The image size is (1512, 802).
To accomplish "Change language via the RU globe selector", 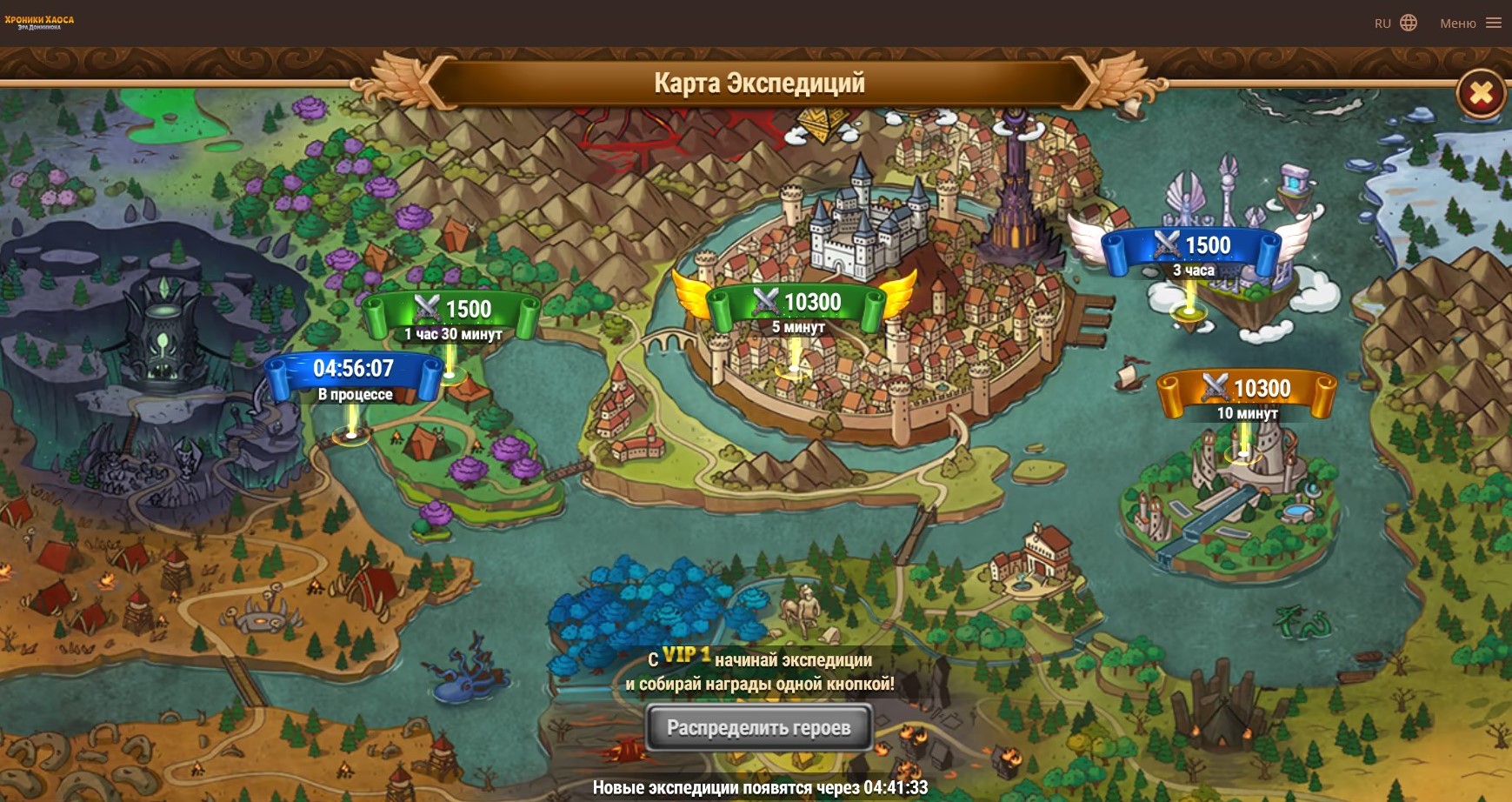I will point(1395,23).
